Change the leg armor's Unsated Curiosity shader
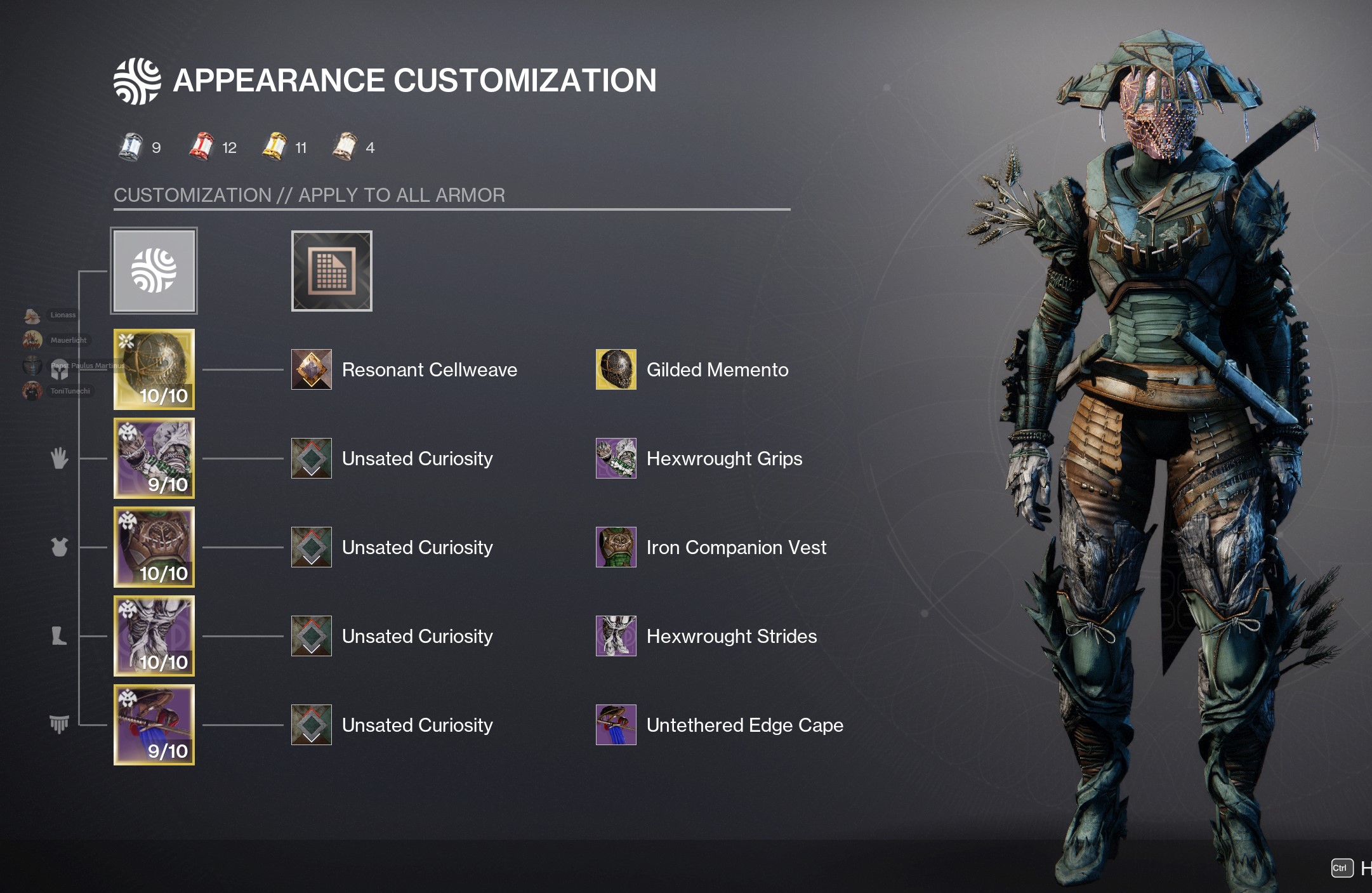The height and width of the screenshot is (893, 1372). coord(312,636)
